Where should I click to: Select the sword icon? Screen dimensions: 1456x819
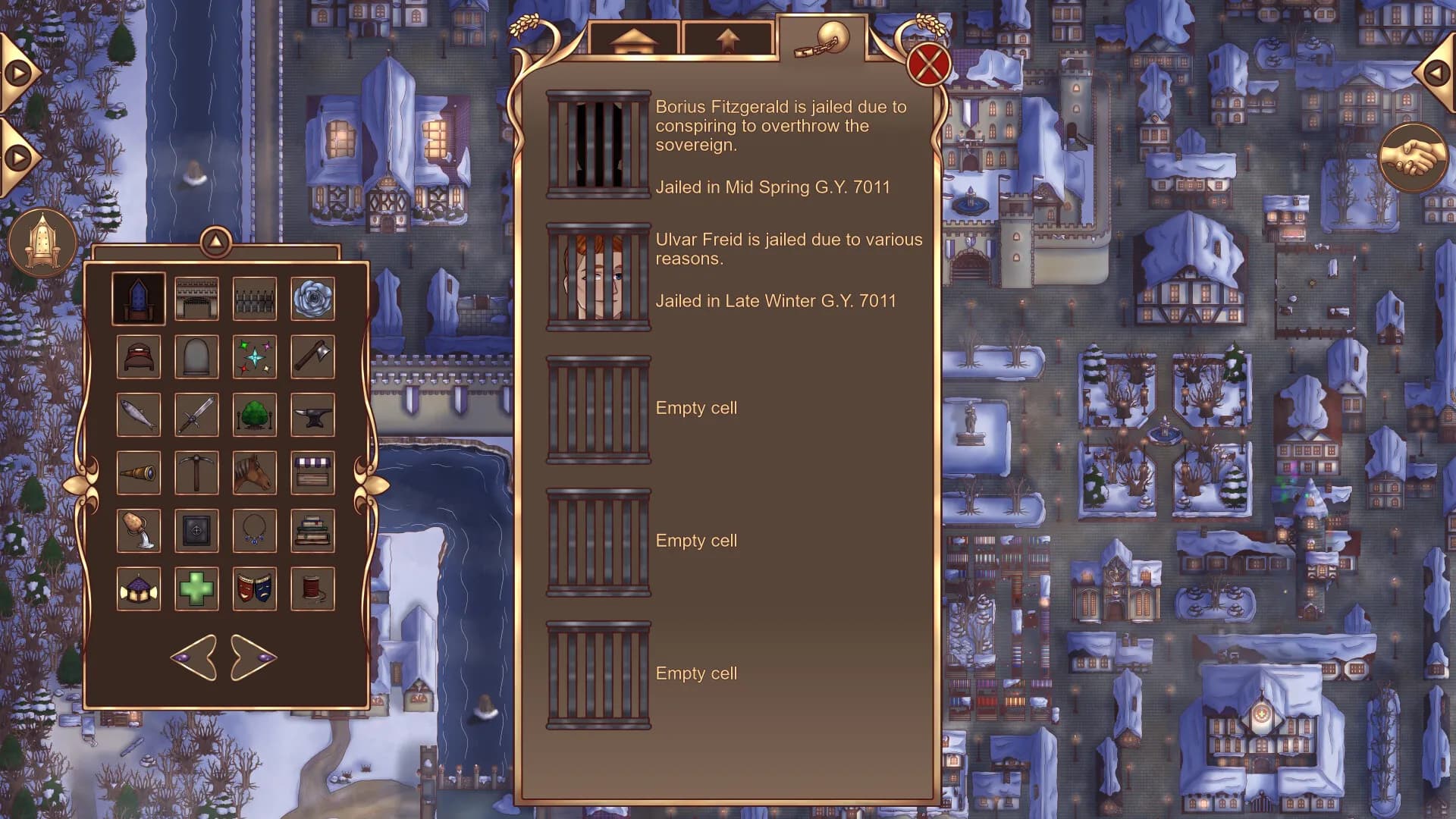[x=197, y=414]
